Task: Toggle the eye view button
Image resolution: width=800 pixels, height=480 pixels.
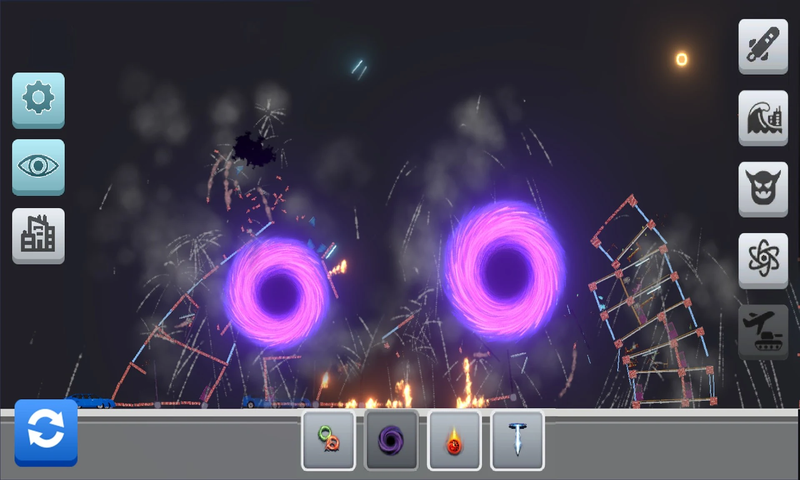Action: click(x=38, y=167)
